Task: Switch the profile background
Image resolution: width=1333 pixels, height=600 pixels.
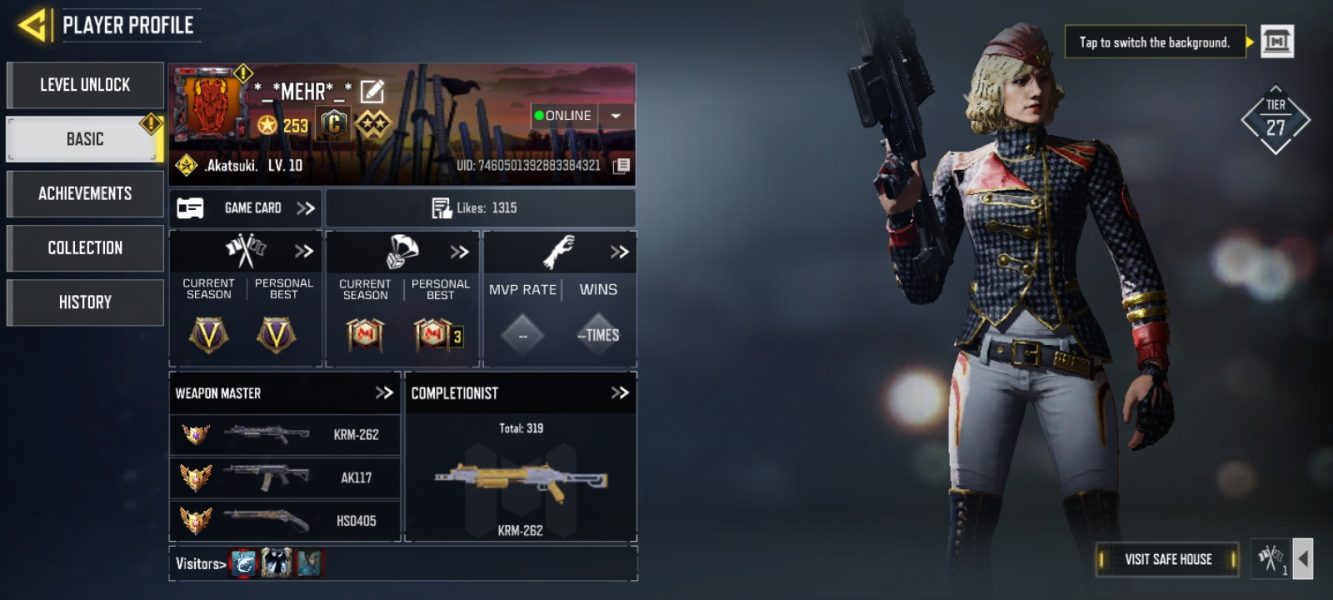Action: pos(1277,42)
